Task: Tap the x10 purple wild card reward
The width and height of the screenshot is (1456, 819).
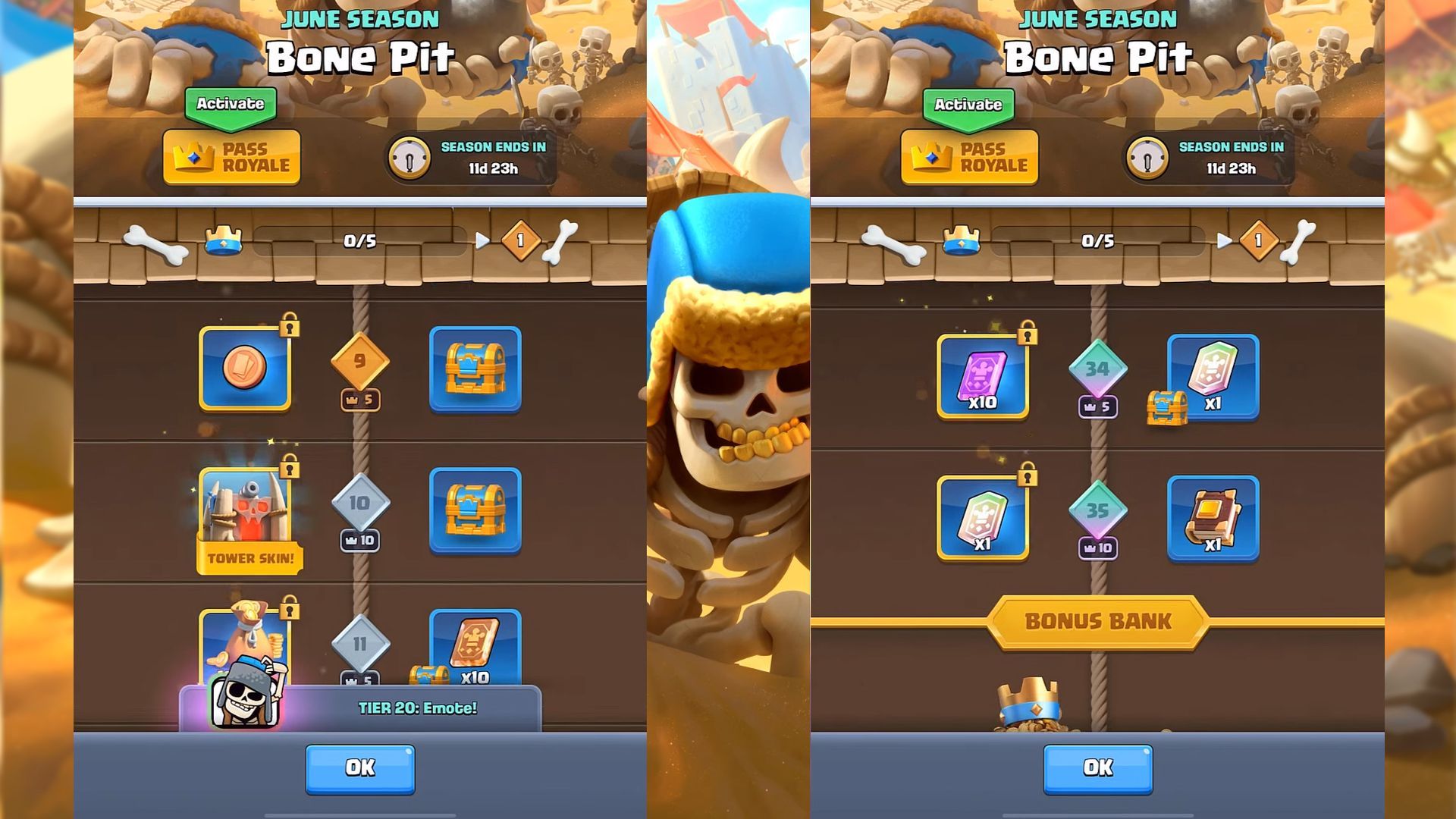Action: 983,377
